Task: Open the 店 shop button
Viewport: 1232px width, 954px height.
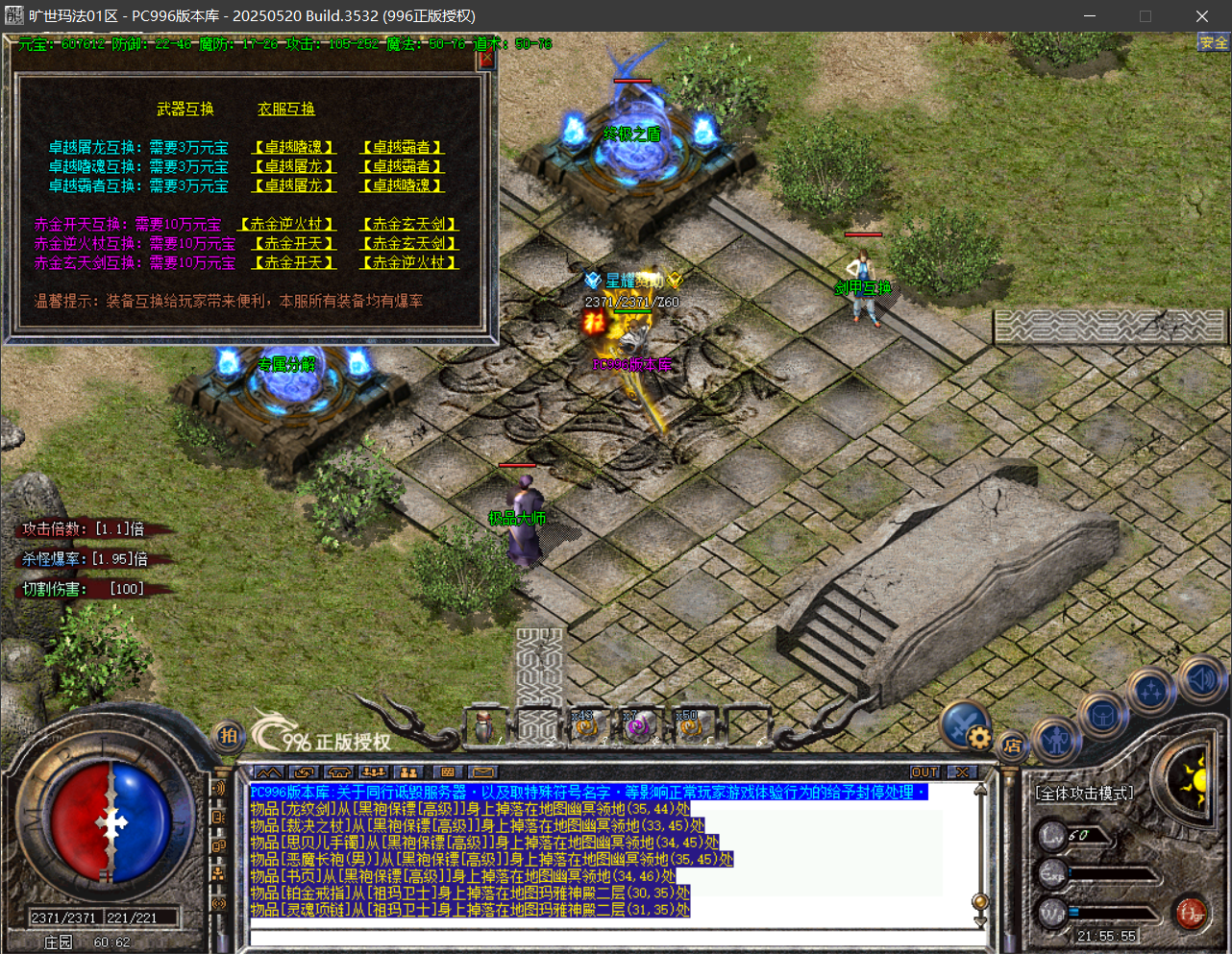Action: (1012, 746)
